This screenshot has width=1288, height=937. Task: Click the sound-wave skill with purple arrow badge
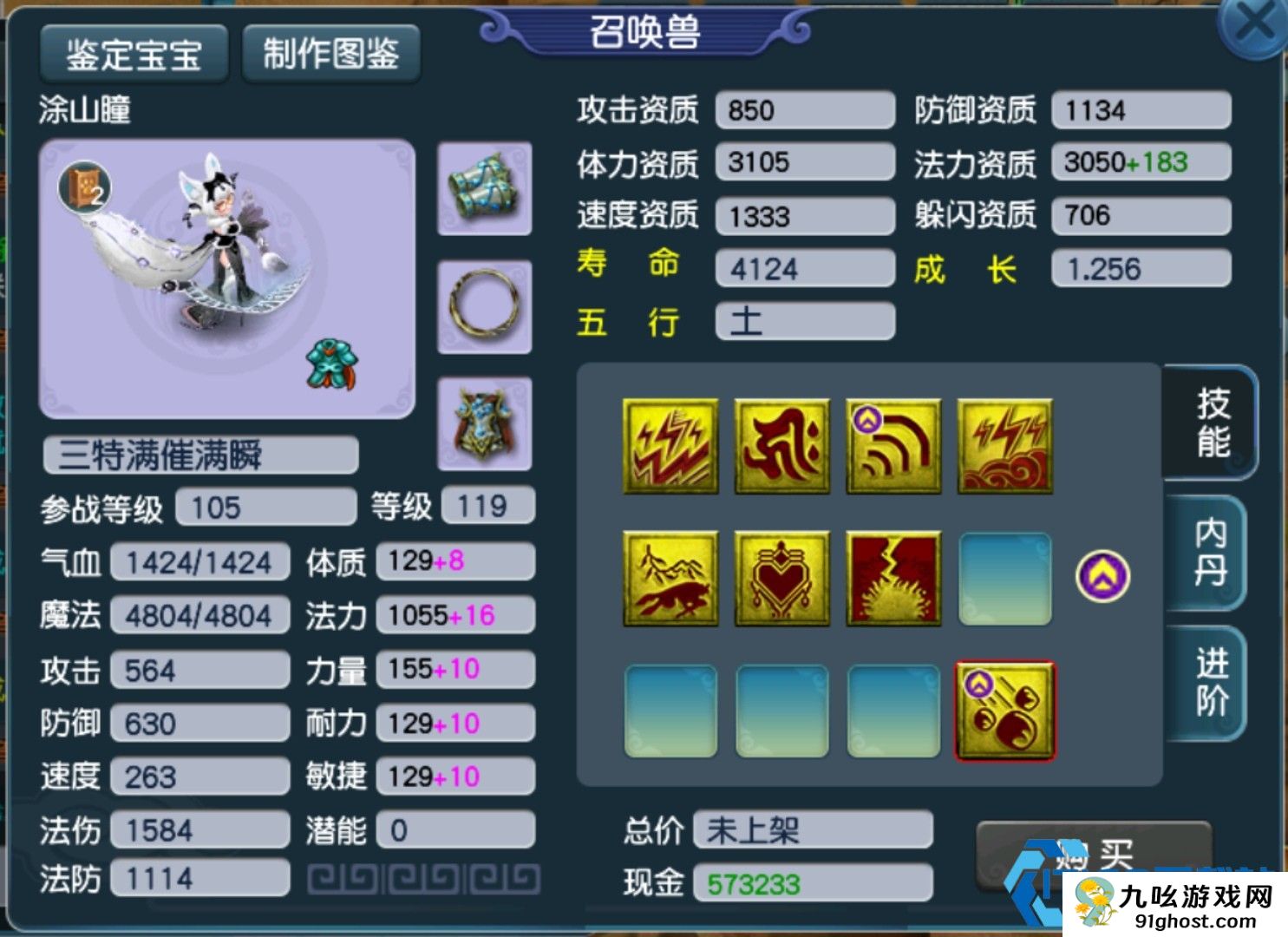892,446
